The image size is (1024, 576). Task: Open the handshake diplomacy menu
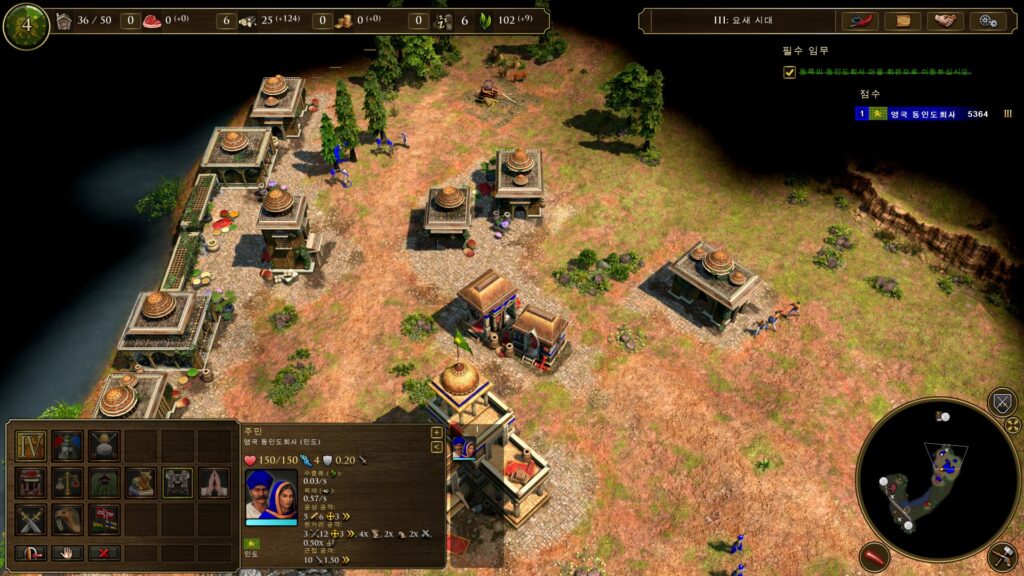tap(945, 21)
